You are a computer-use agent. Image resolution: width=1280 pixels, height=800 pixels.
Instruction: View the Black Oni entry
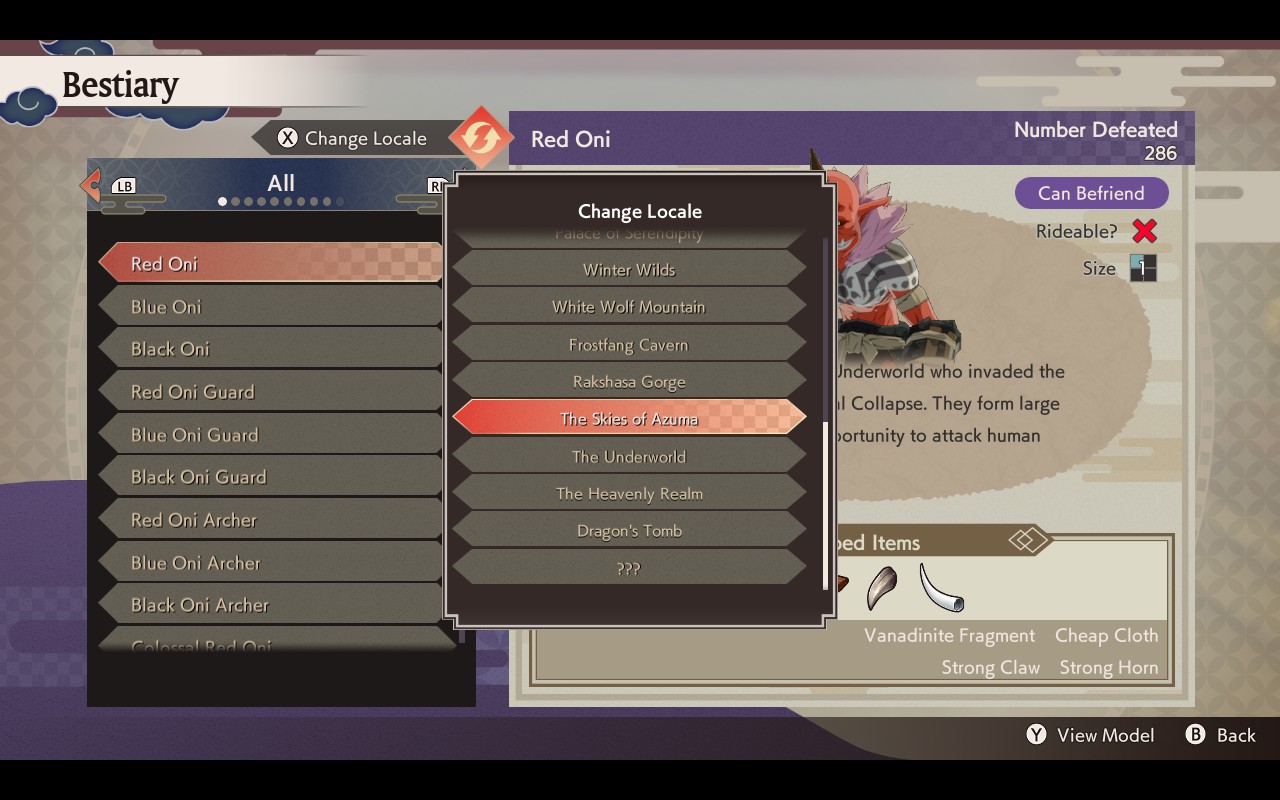point(270,349)
